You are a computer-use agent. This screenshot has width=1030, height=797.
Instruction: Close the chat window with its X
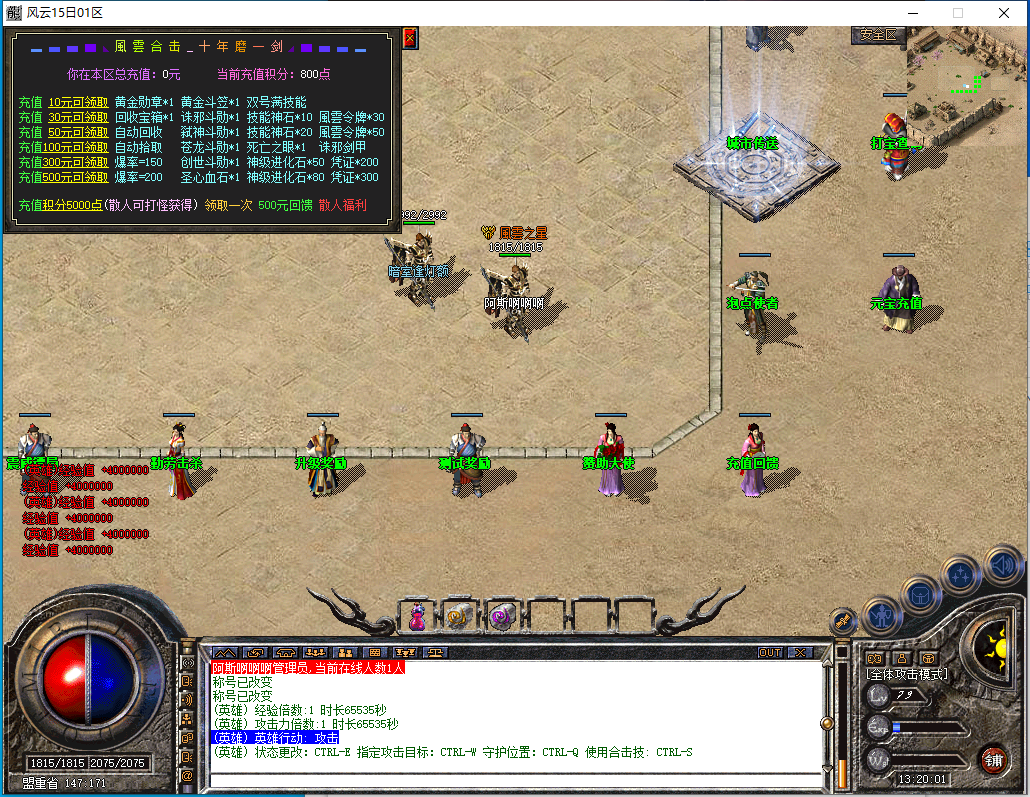point(800,652)
